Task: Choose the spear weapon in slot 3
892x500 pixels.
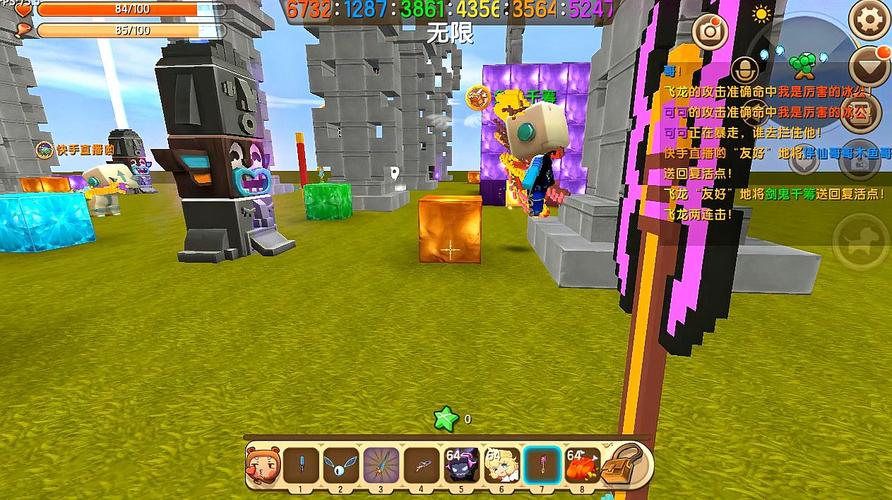Action: [x=381, y=465]
